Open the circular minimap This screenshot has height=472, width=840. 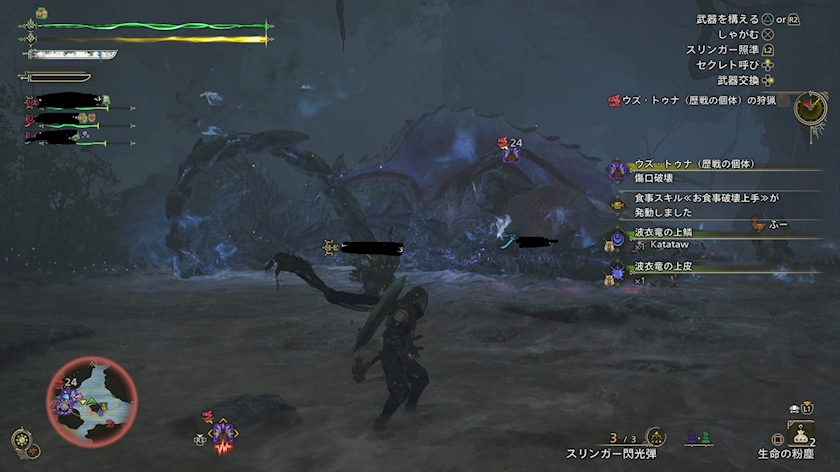[x=91, y=400]
